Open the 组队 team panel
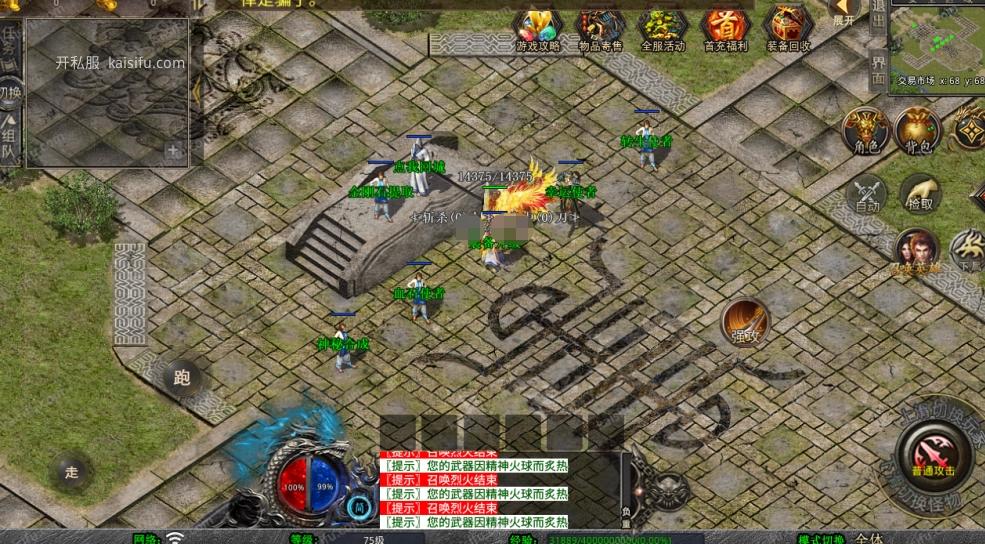This screenshot has width=985, height=544. point(10,140)
